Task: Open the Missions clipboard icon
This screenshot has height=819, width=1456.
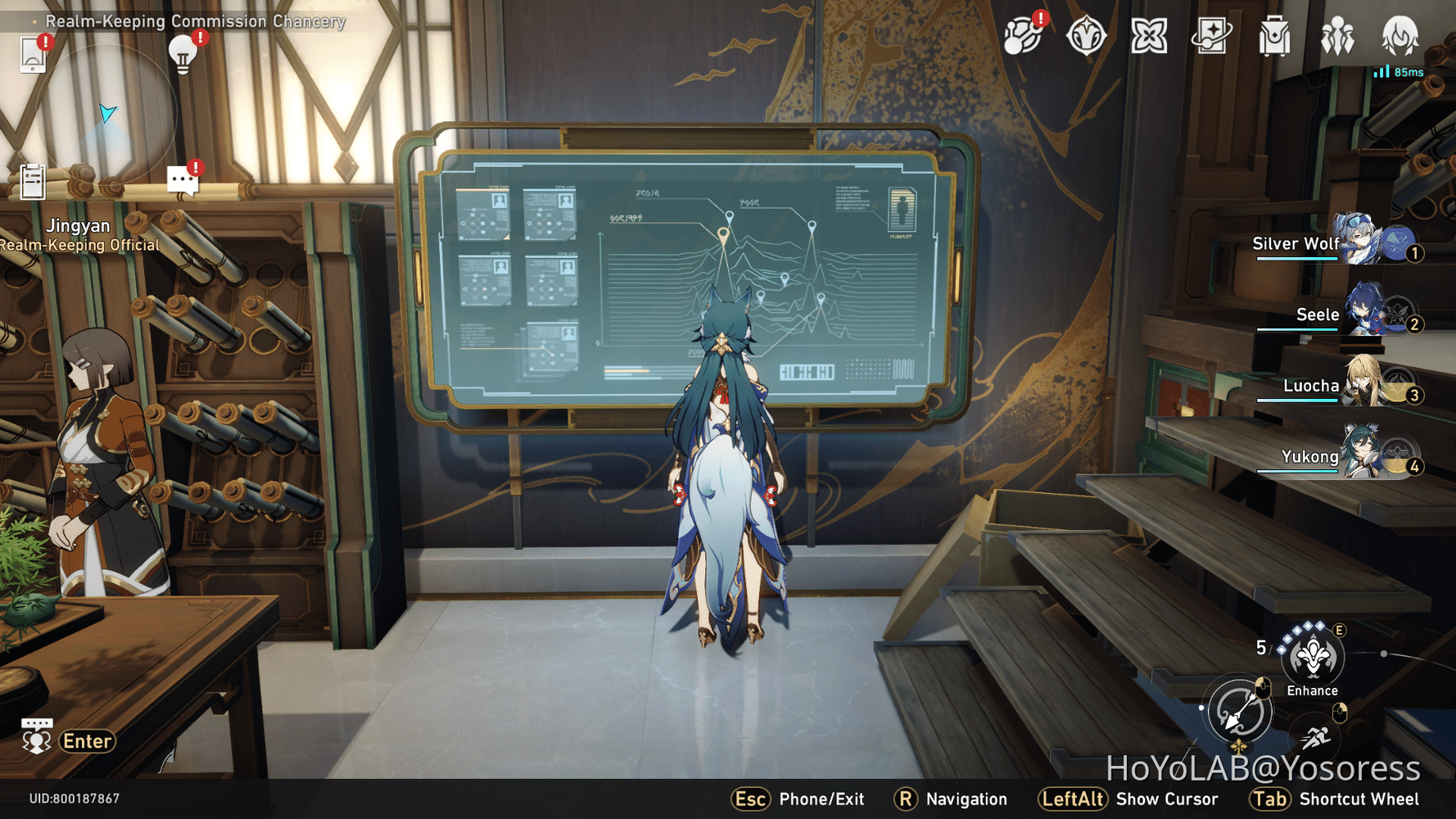Action: click(31, 183)
